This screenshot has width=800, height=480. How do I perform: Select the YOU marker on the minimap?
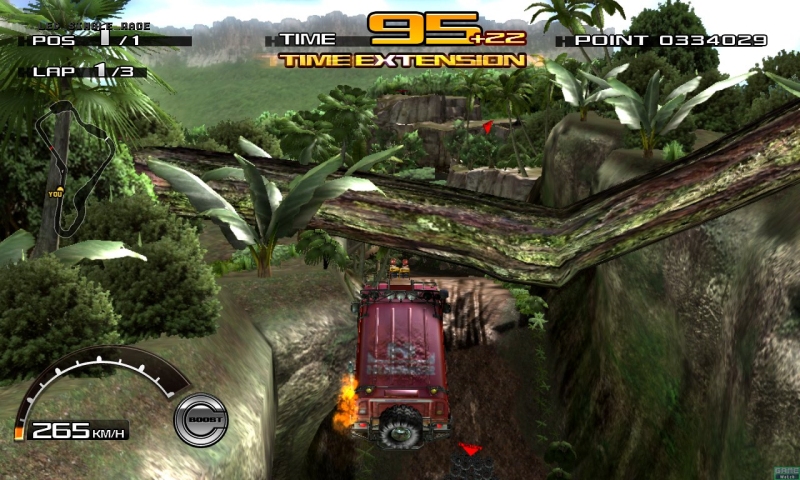54,190
